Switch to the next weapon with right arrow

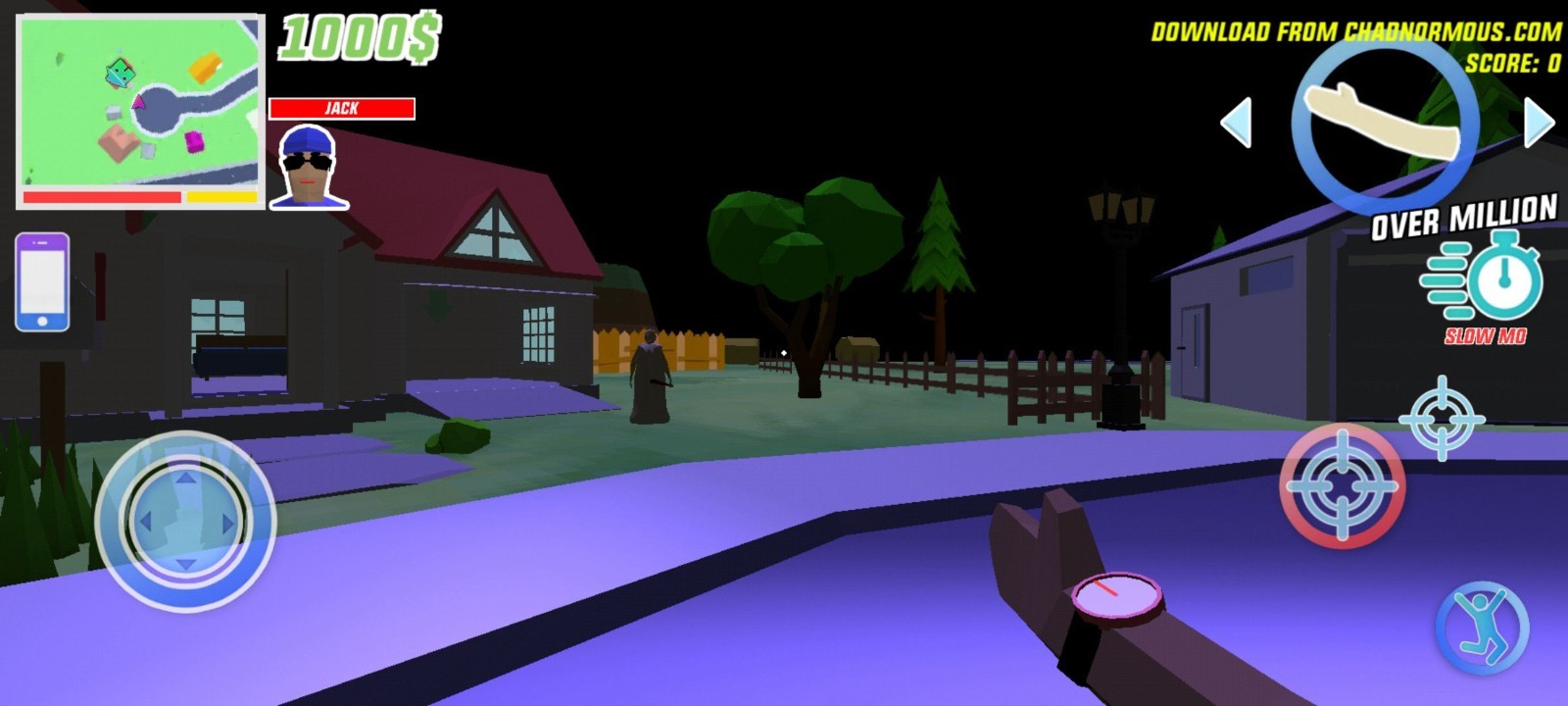tap(1539, 123)
